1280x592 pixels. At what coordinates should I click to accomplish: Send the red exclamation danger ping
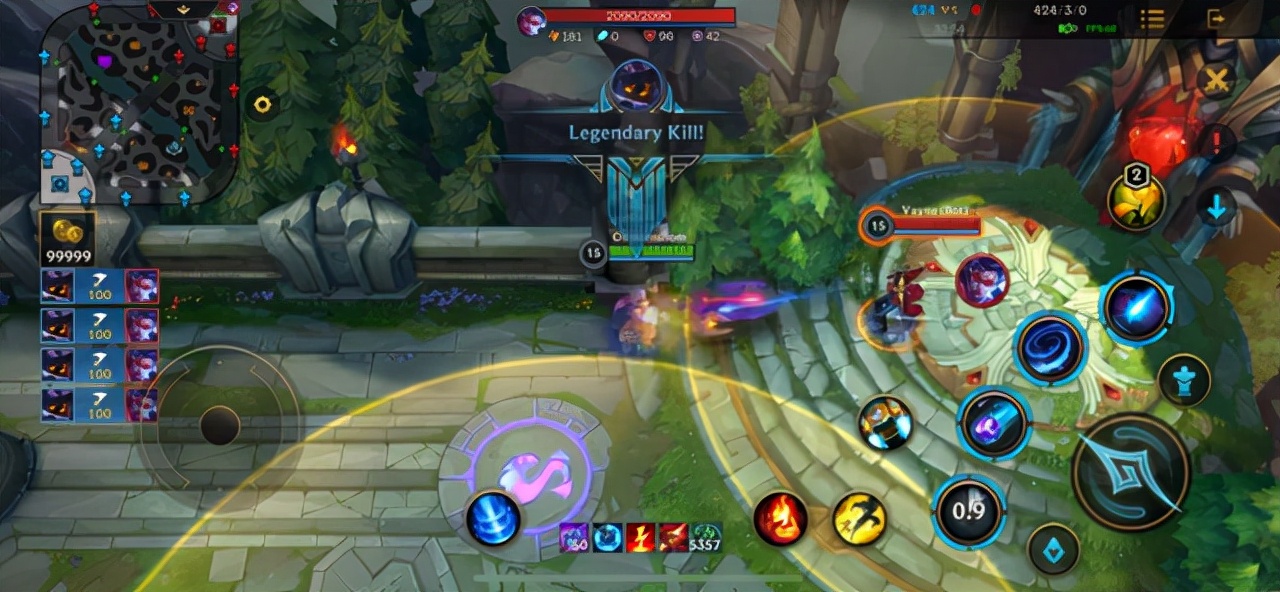coord(1216,143)
